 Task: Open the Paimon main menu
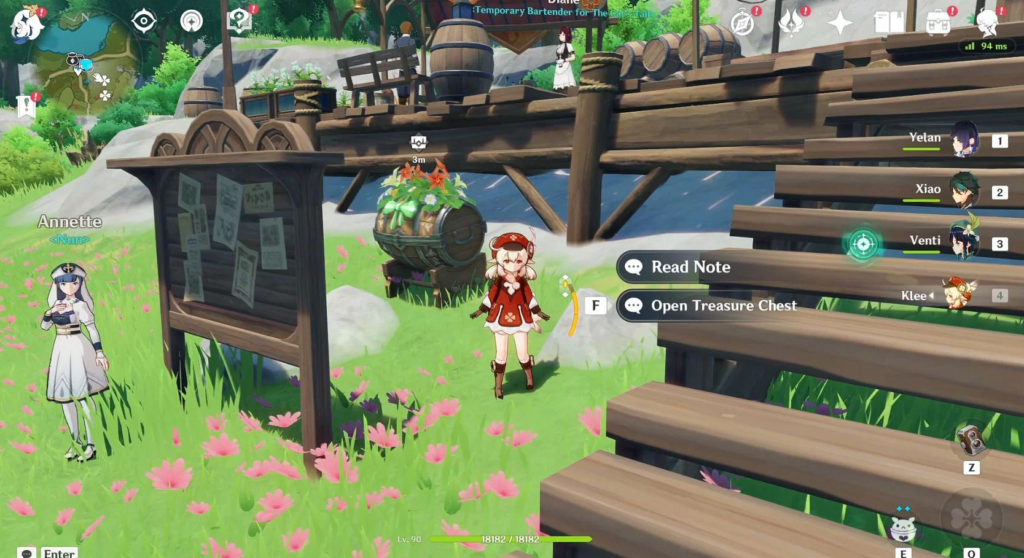coord(26,22)
